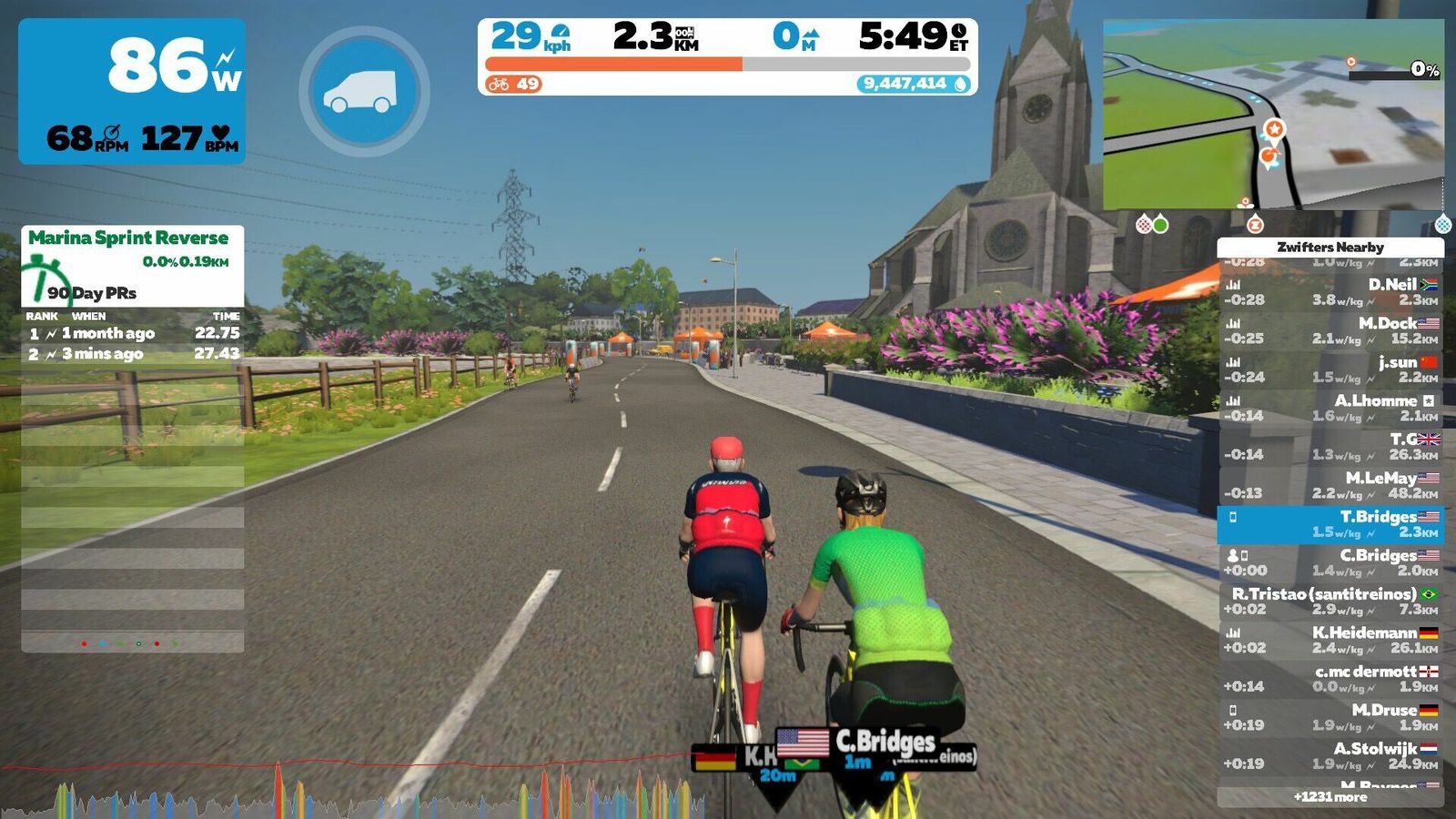The height and width of the screenshot is (819, 1456).
Task: Click the ride stats bar with speed and distance
Action: (727, 56)
